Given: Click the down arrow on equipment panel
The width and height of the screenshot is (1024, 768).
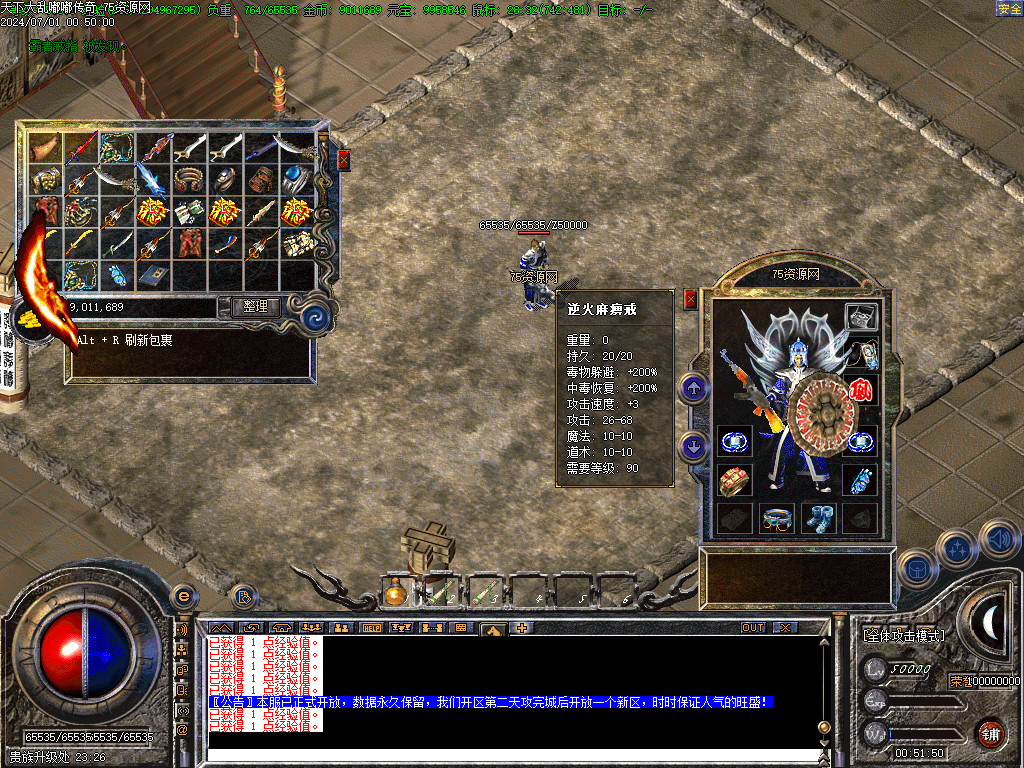Looking at the screenshot, I should point(694,445).
